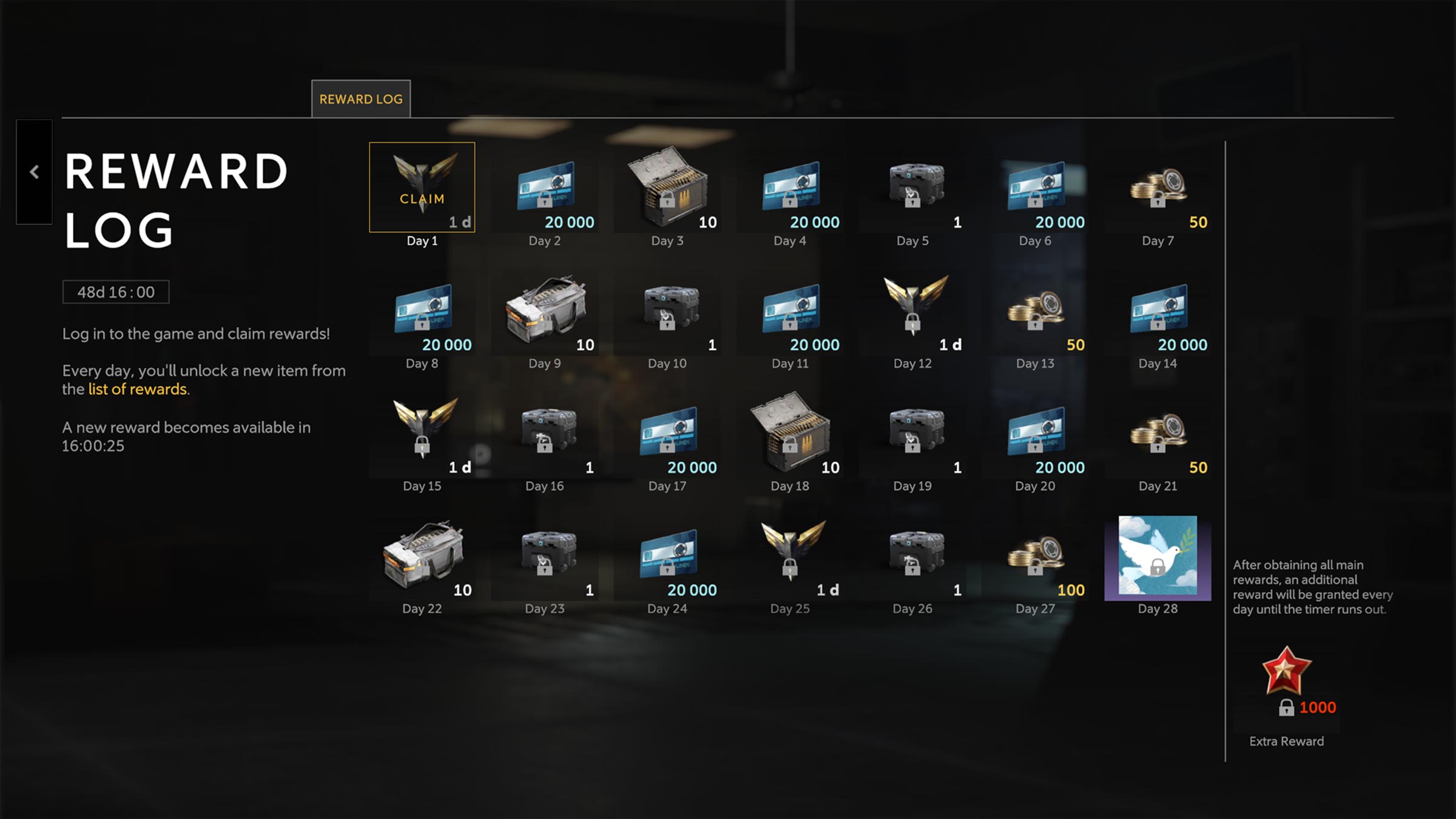This screenshot has width=1456, height=819.
Task: Choose the Day 14 credit card reward
Action: 1158,311
